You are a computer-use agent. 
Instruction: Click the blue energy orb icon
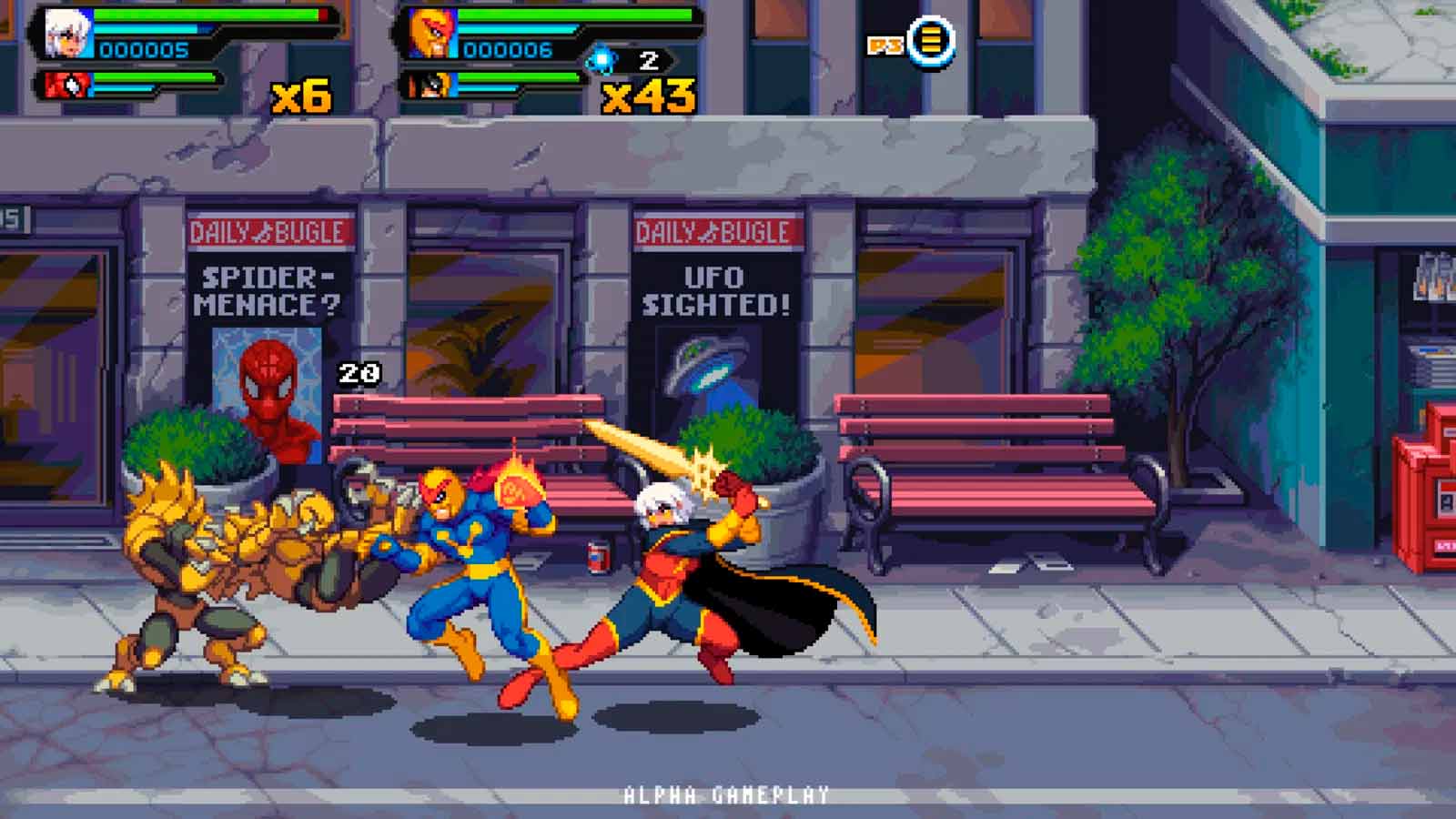602,61
